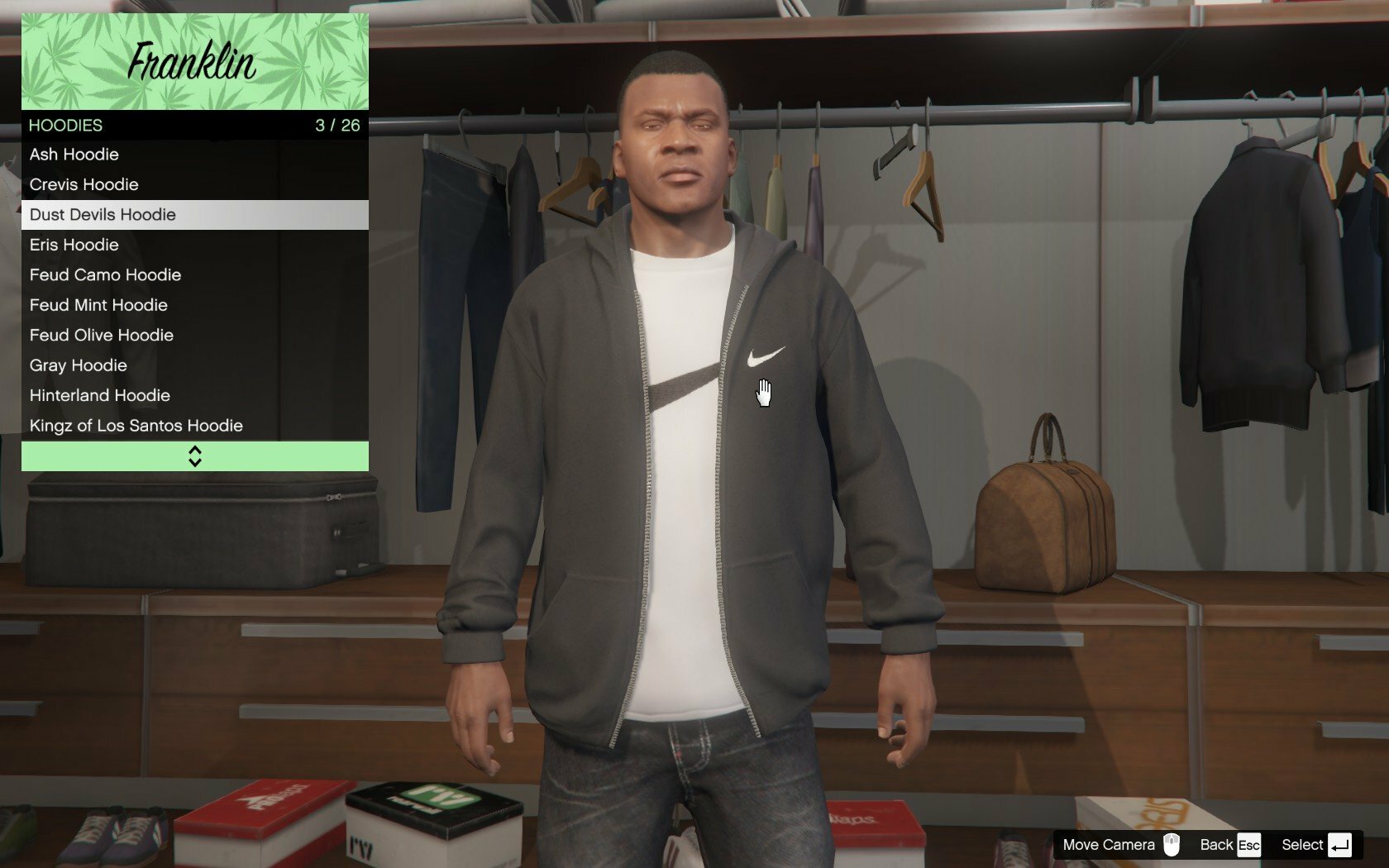This screenshot has height=868, width=1389.
Task: Click the Select button
Action: (1315, 845)
